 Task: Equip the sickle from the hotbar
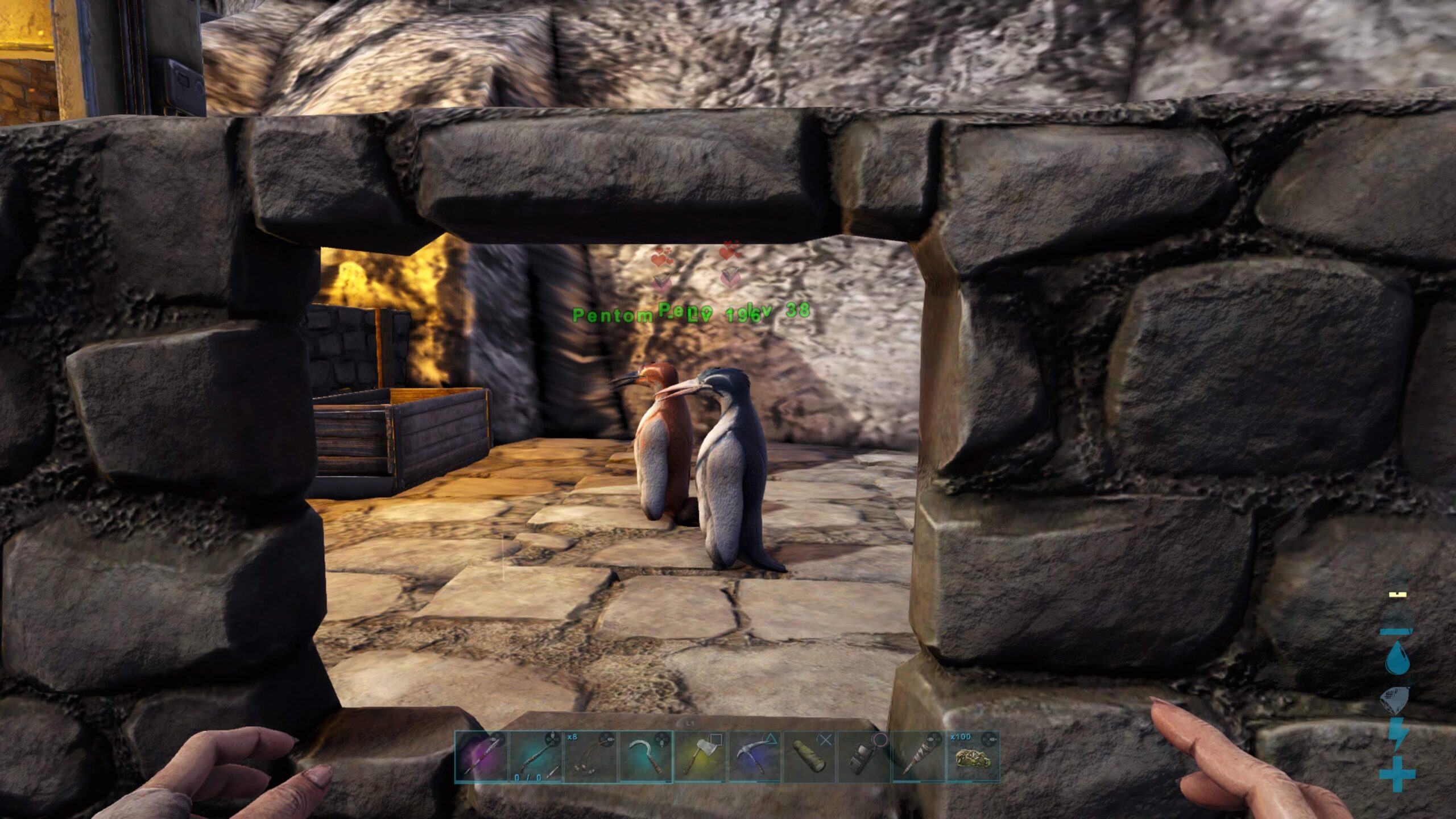point(646,756)
